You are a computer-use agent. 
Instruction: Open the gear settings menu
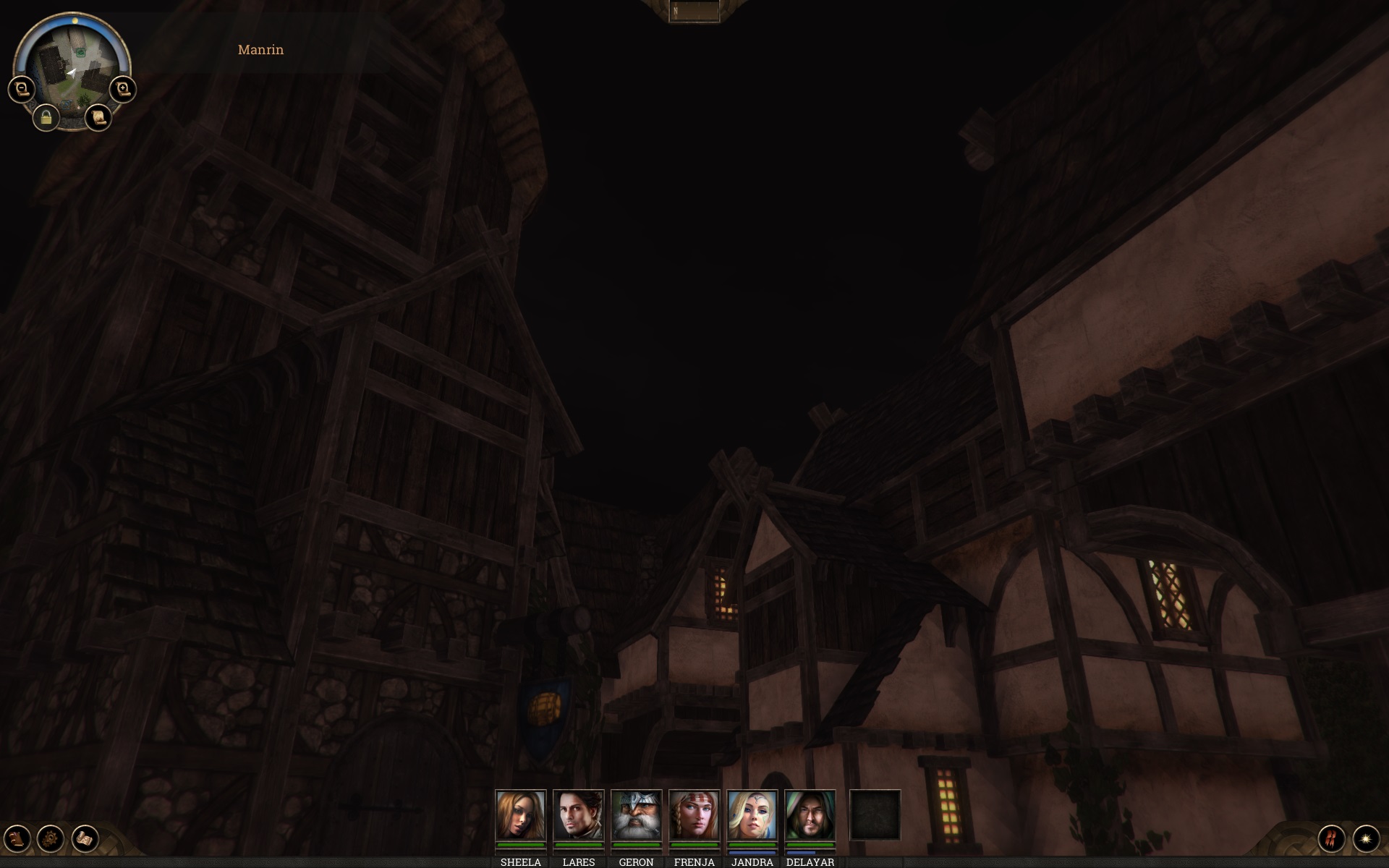click(x=51, y=838)
